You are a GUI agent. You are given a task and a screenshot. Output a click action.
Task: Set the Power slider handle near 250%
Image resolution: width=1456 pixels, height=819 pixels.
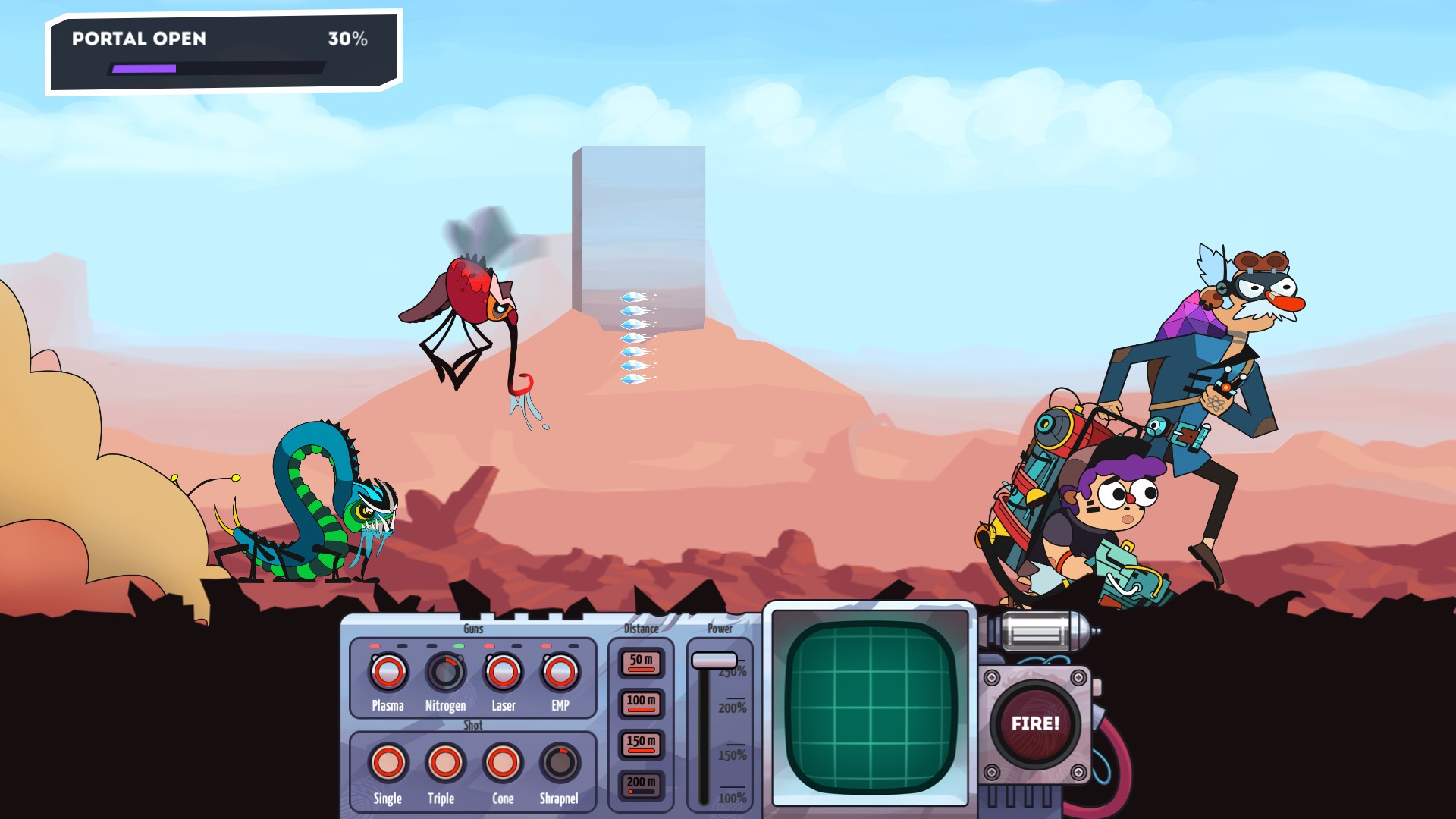(x=714, y=661)
